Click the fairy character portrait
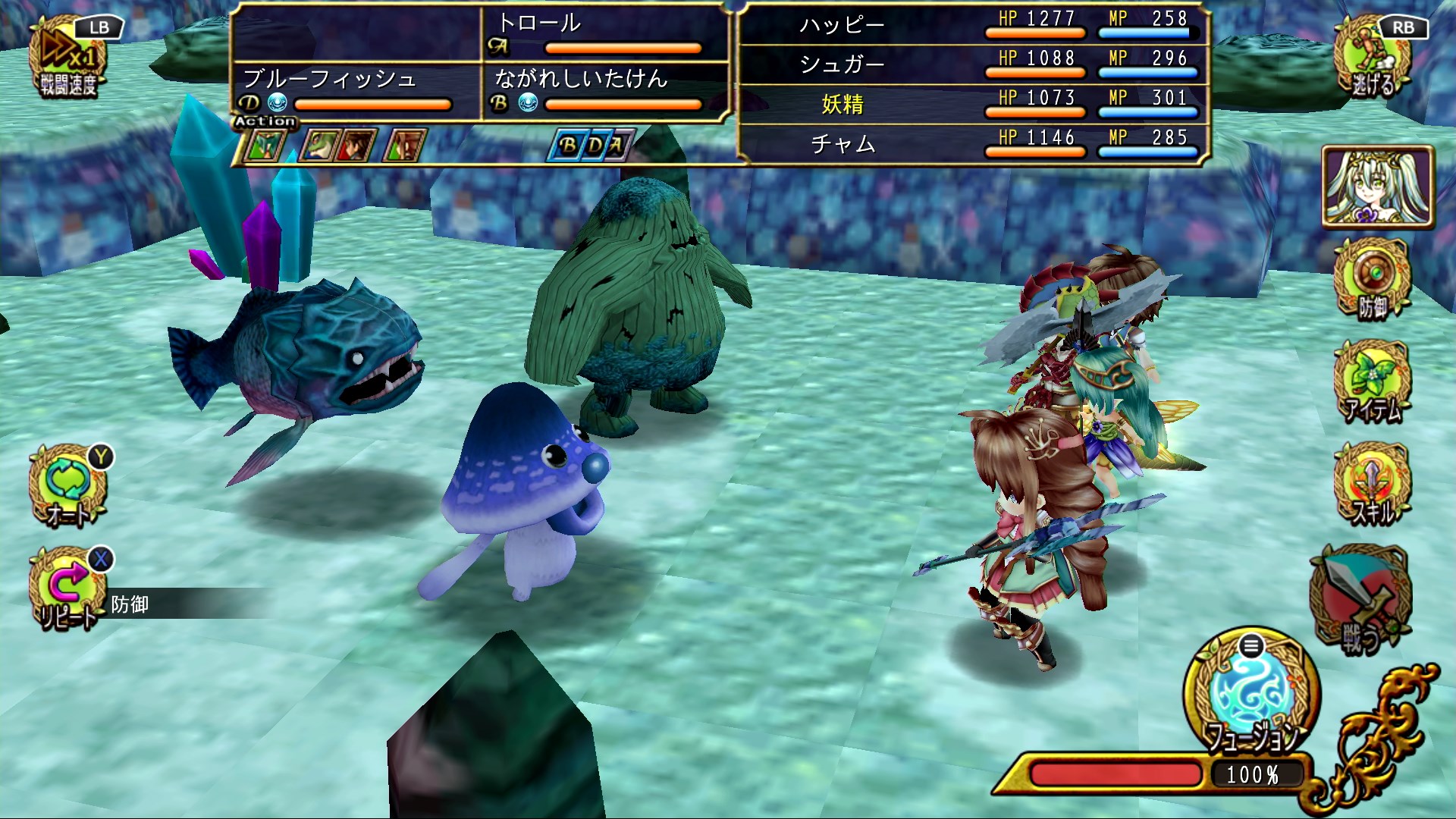Image resolution: width=1456 pixels, height=819 pixels. 1378,187
